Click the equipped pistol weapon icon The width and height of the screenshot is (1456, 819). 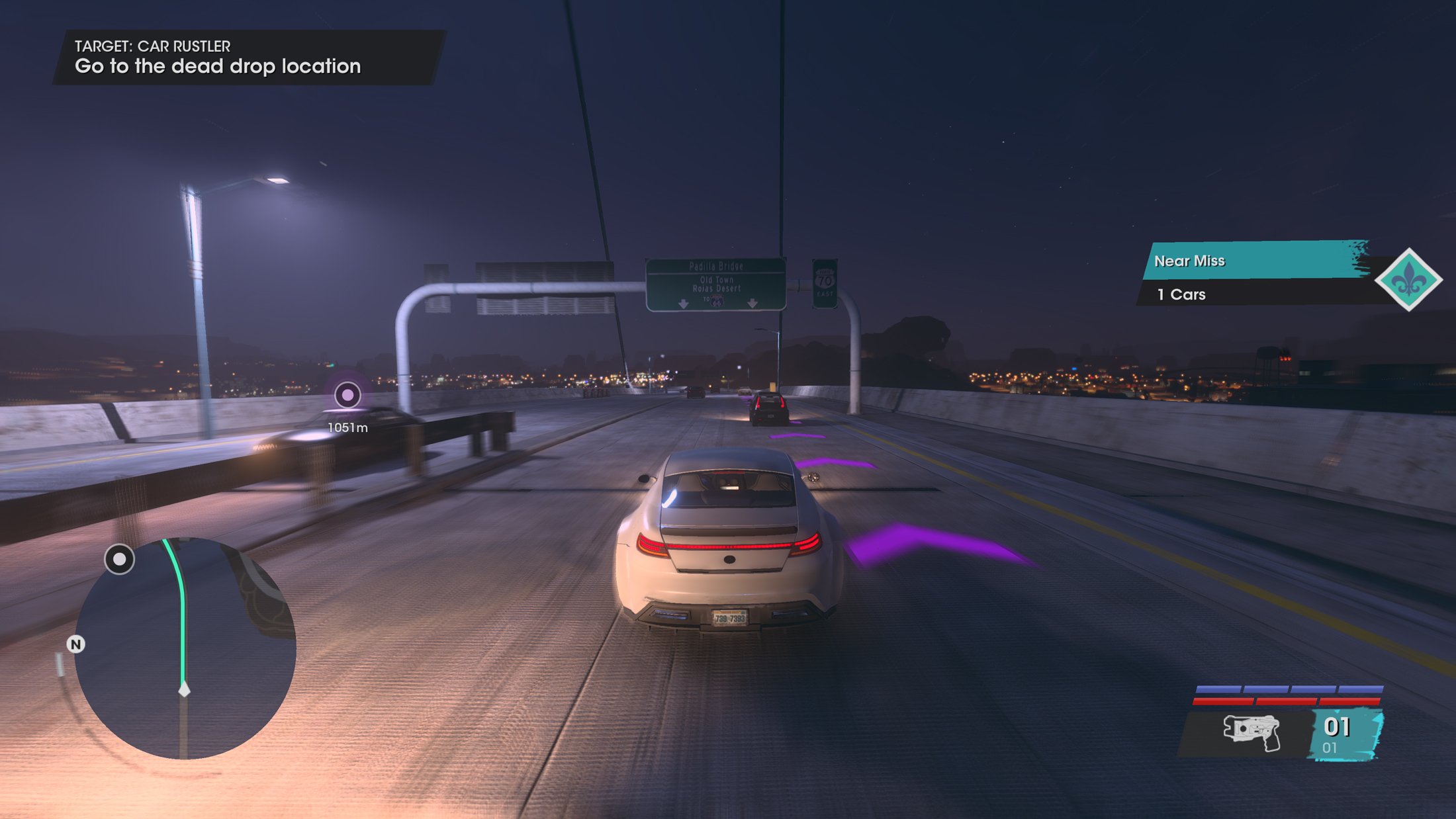click(x=1251, y=732)
